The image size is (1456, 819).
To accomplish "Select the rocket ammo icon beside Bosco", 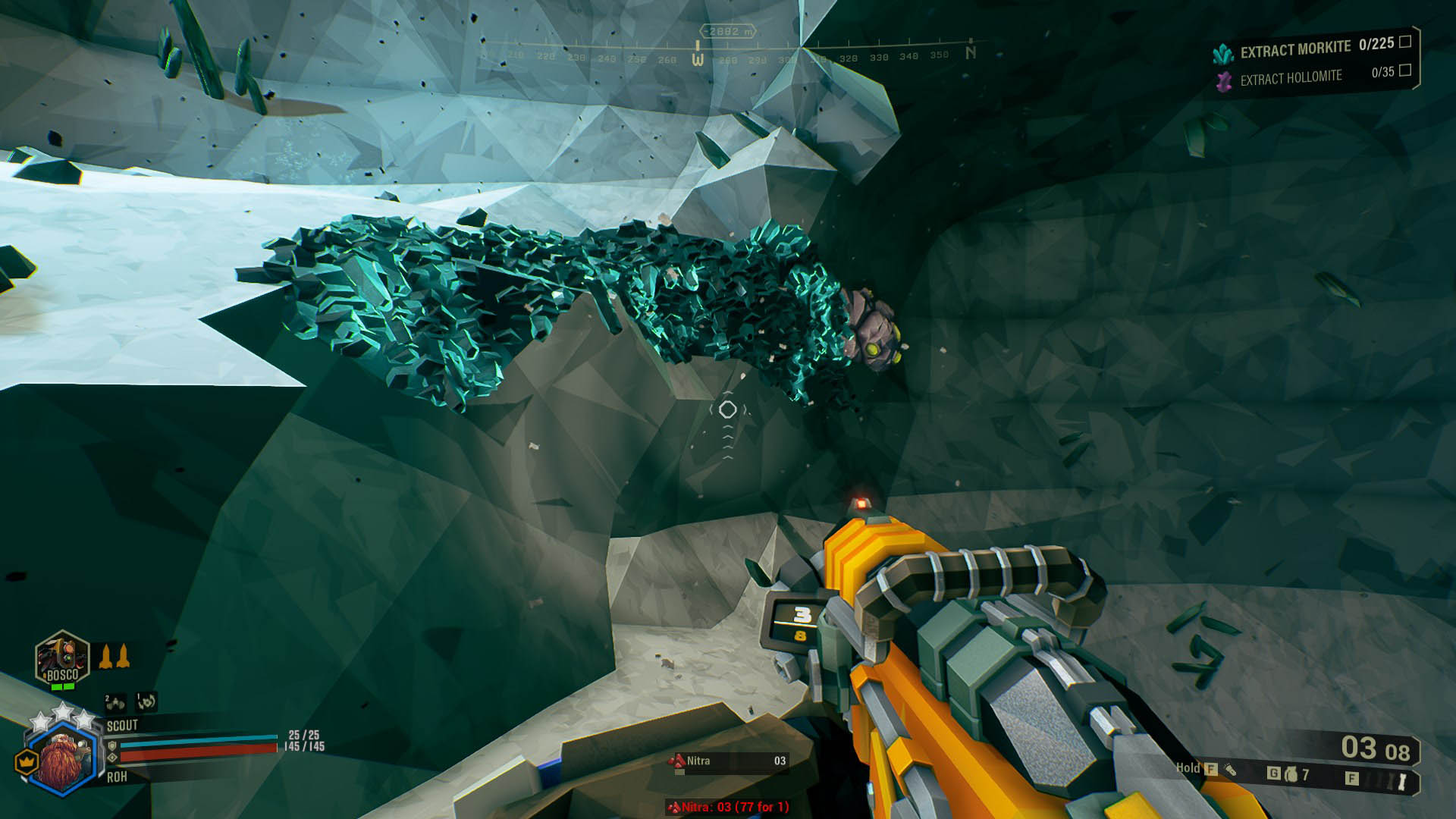I will tap(114, 656).
